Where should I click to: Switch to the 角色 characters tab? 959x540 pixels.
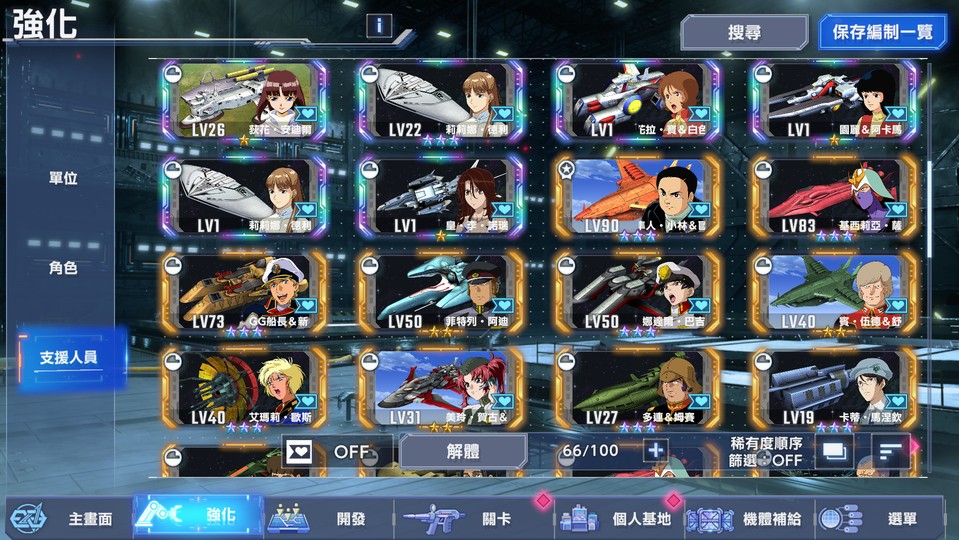click(63, 268)
